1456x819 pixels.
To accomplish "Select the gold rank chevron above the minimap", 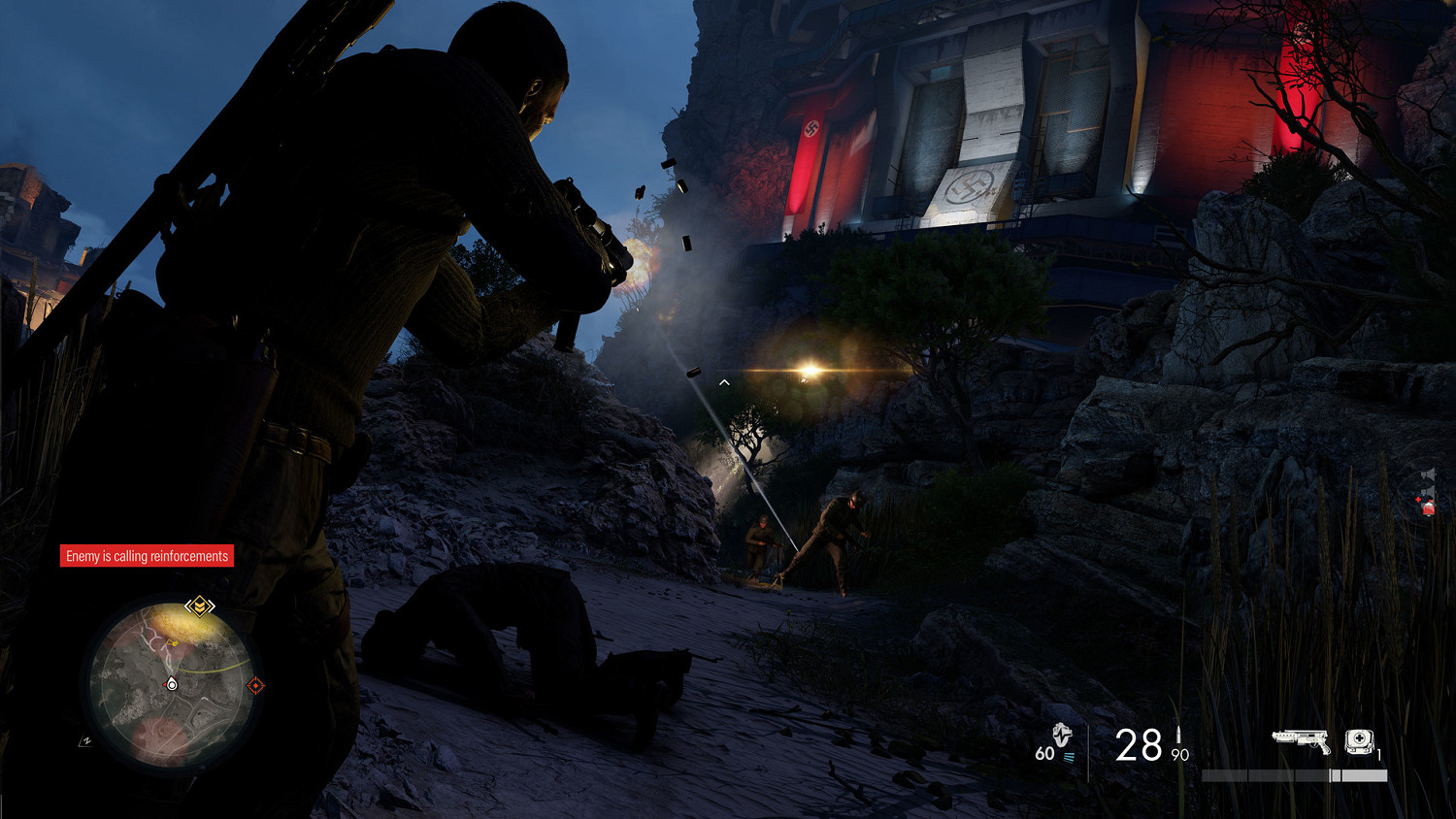I will click(x=200, y=606).
